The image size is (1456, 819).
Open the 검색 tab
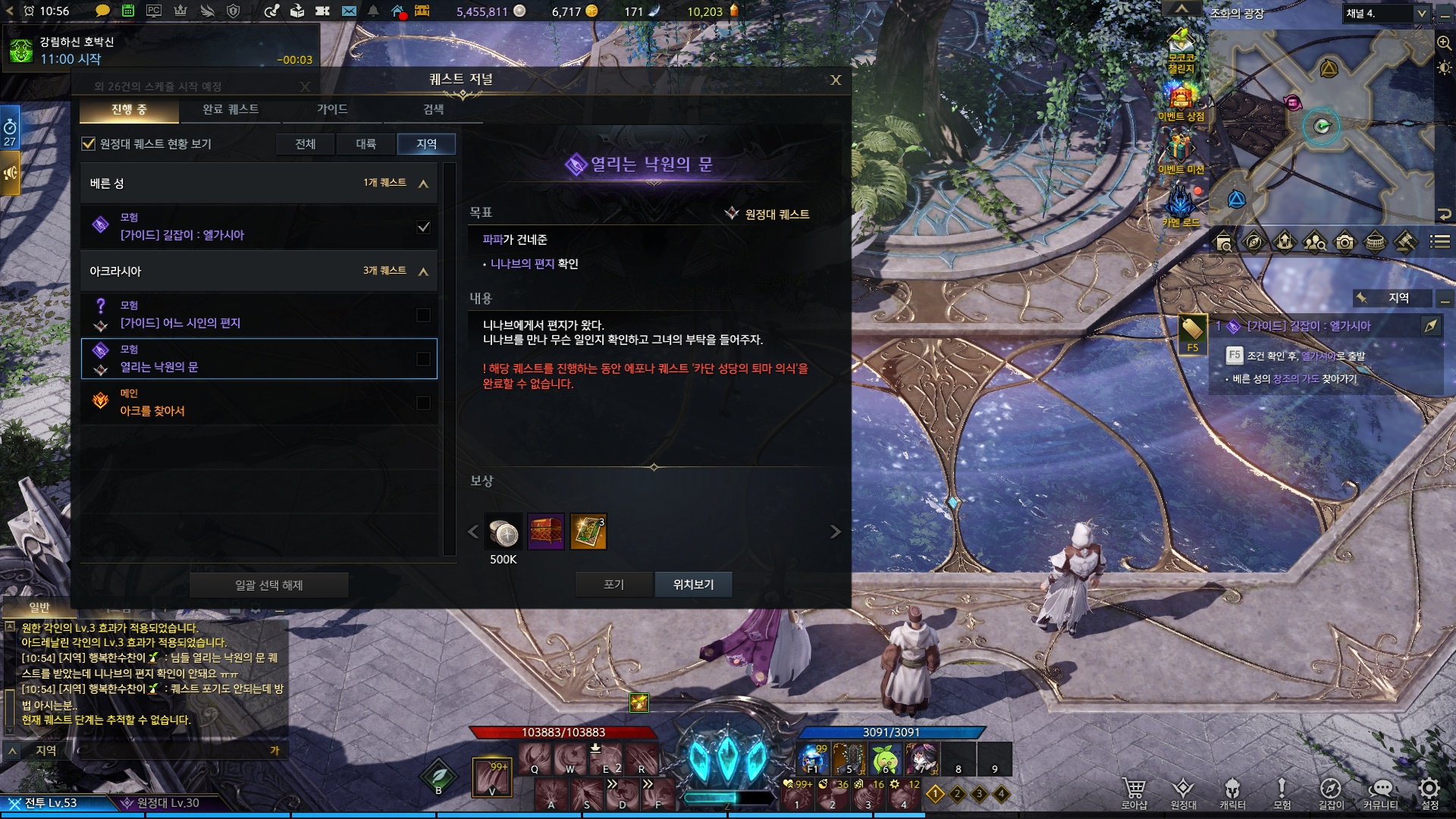click(x=433, y=109)
